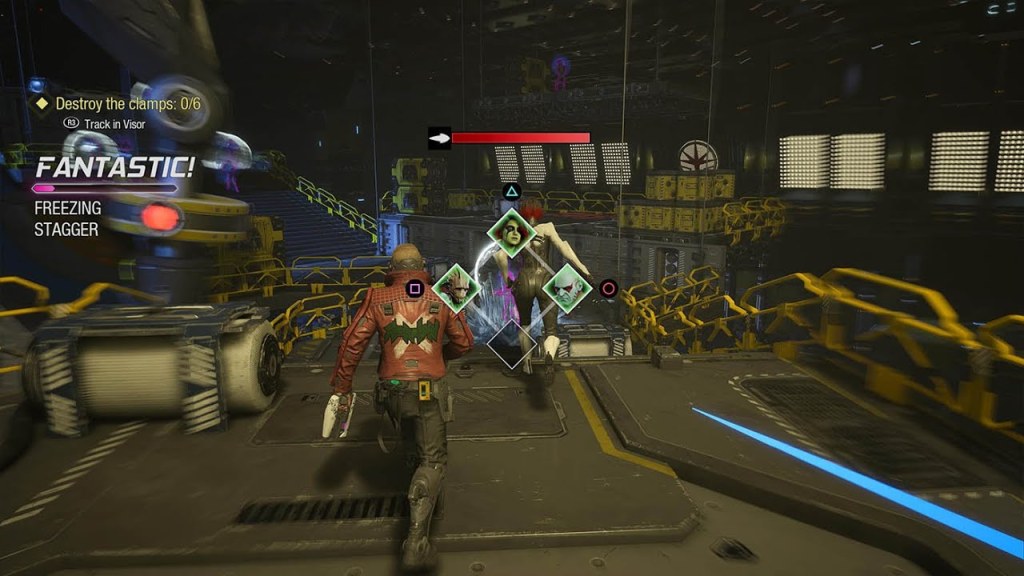
Task: Pick Drax's portrait in the Guardian wheel
Action: point(567,288)
